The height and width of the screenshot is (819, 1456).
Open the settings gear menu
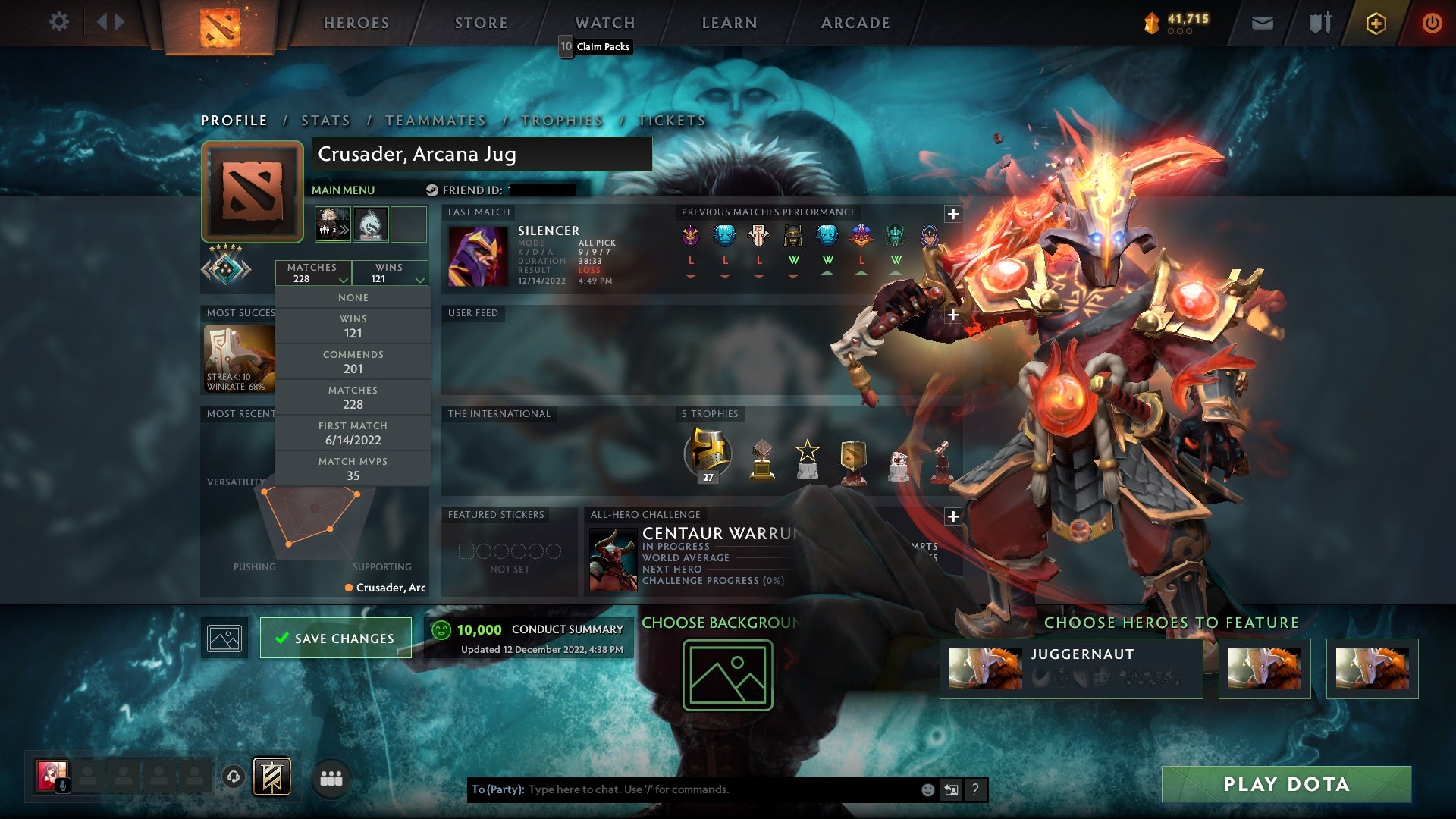59,21
